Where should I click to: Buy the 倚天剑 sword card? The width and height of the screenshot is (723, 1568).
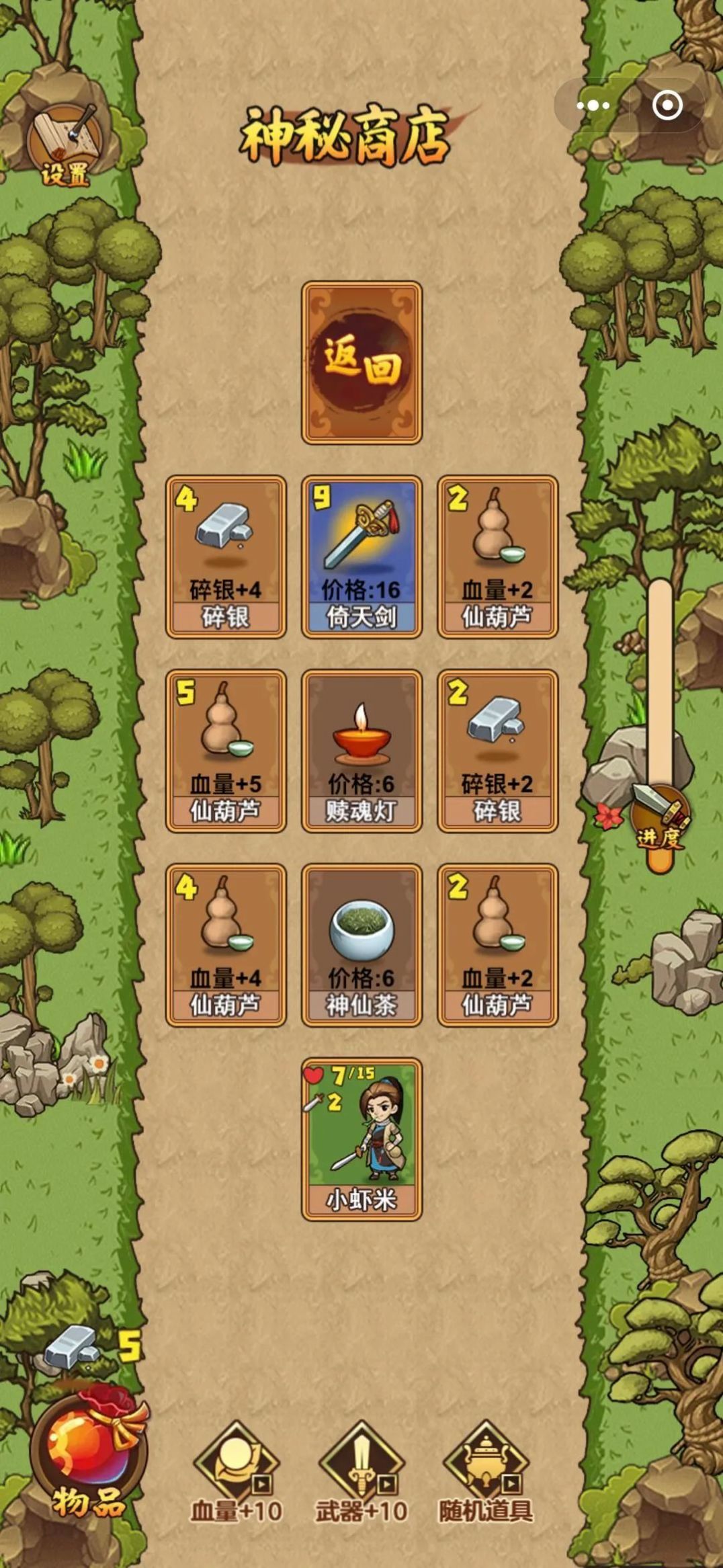[x=361, y=556]
